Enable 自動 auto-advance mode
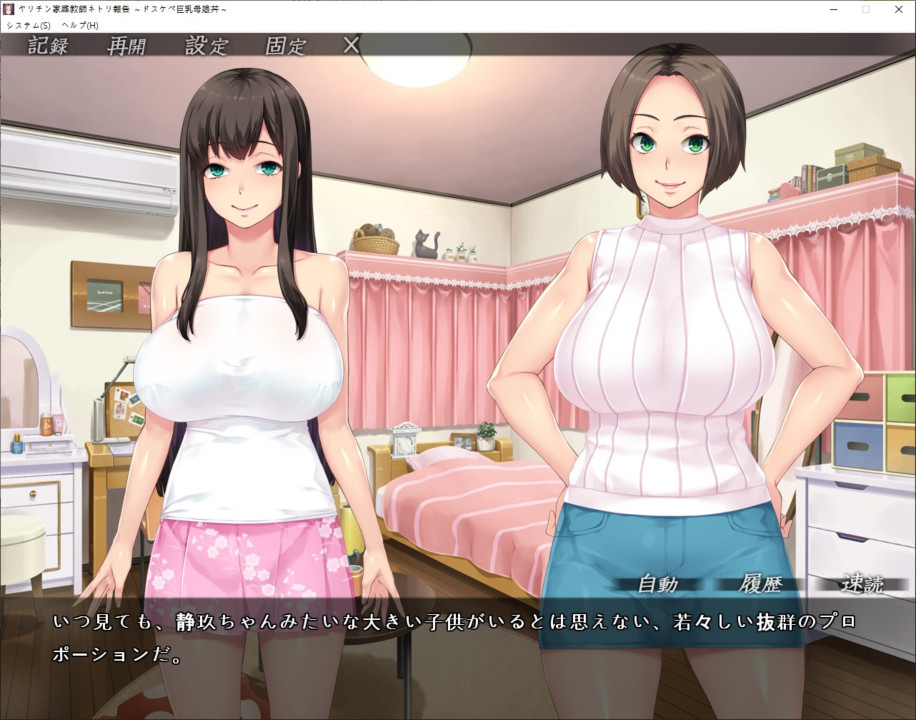 657,585
